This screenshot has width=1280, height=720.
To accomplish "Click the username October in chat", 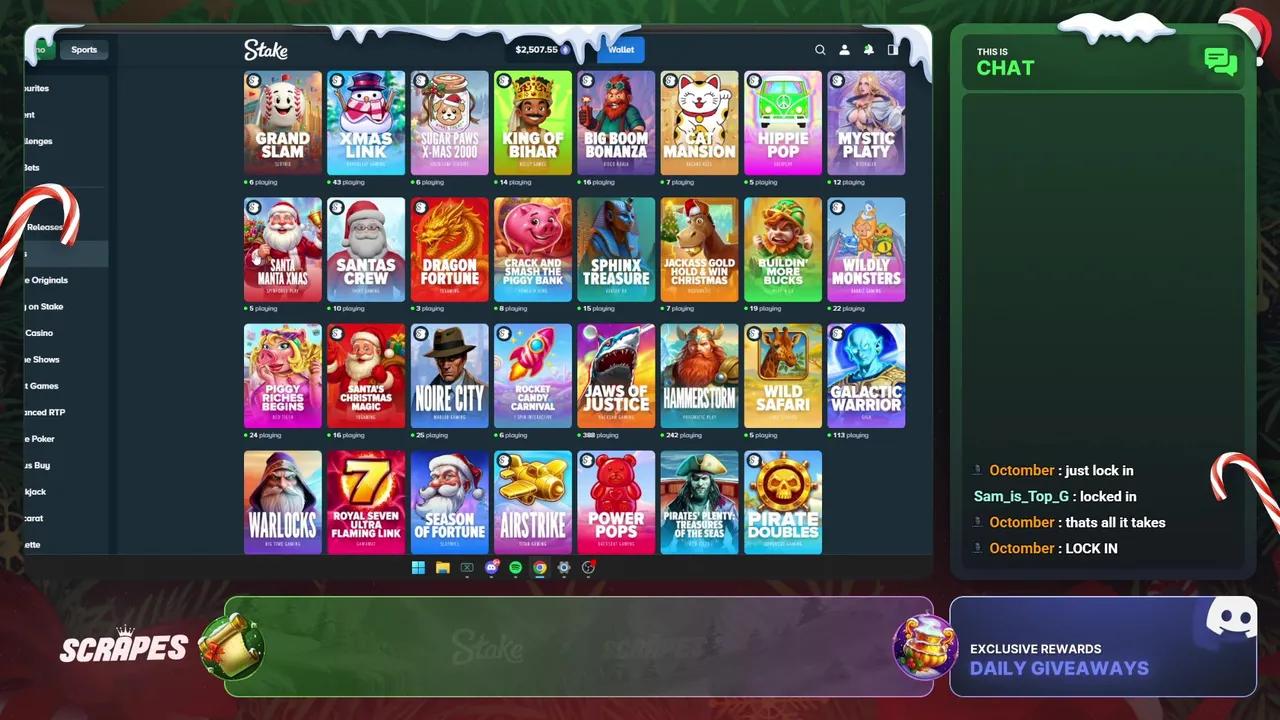I will point(1022,470).
